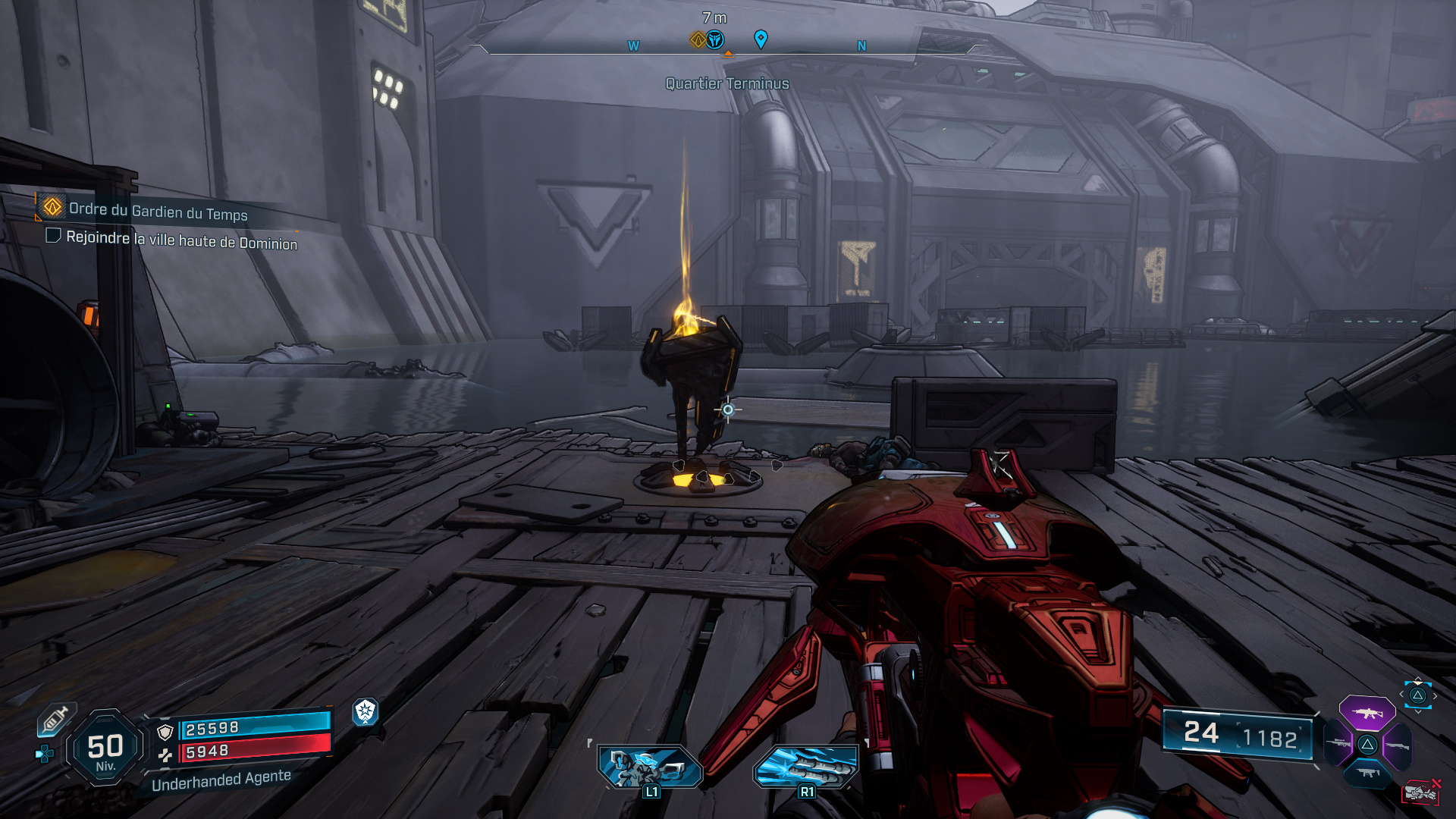The width and height of the screenshot is (1456, 819).
Task: Open the right arrow beside the triangle weapon card
Action: coord(1436,695)
